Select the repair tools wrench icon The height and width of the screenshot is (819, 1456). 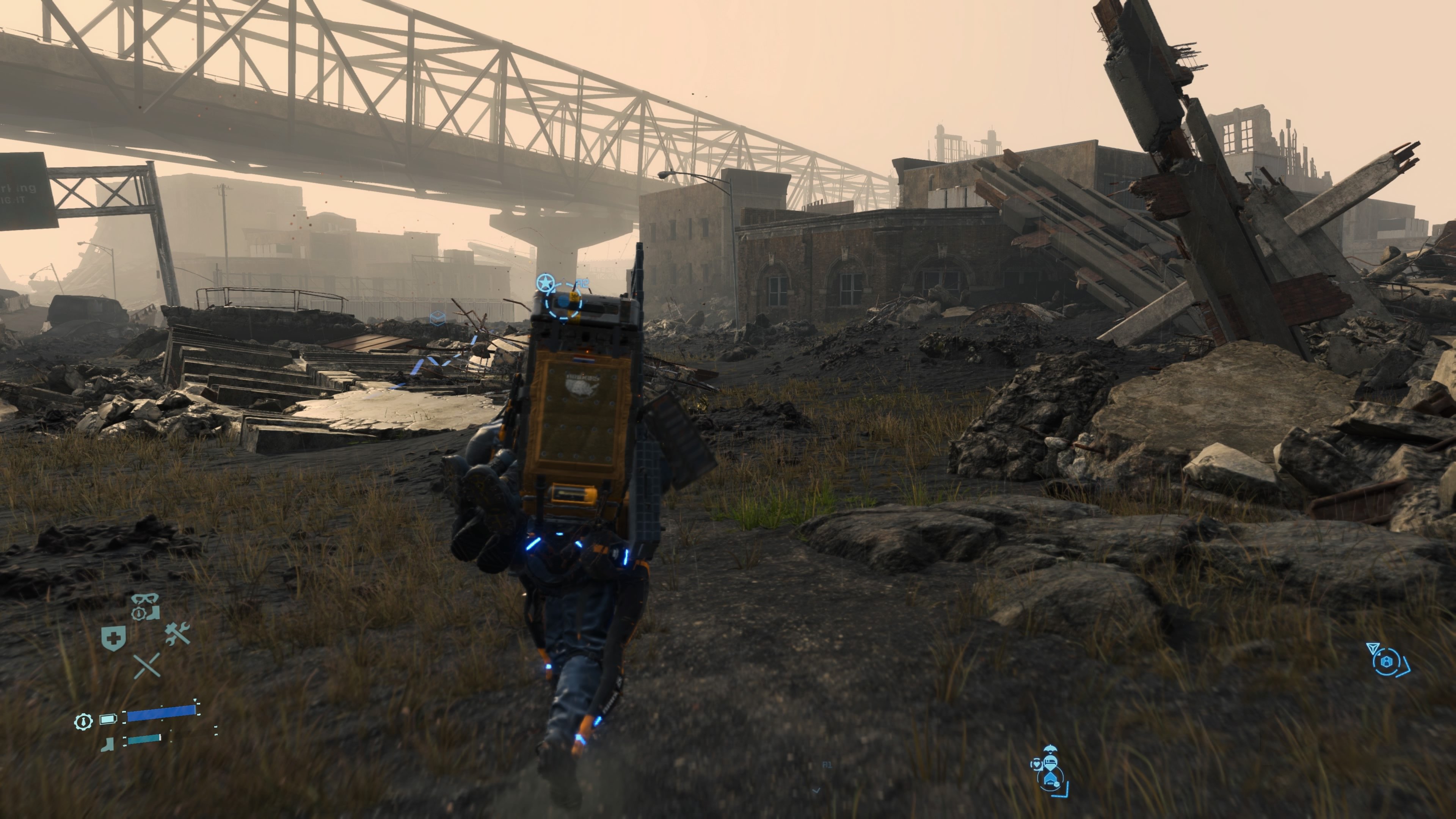pos(178,634)
